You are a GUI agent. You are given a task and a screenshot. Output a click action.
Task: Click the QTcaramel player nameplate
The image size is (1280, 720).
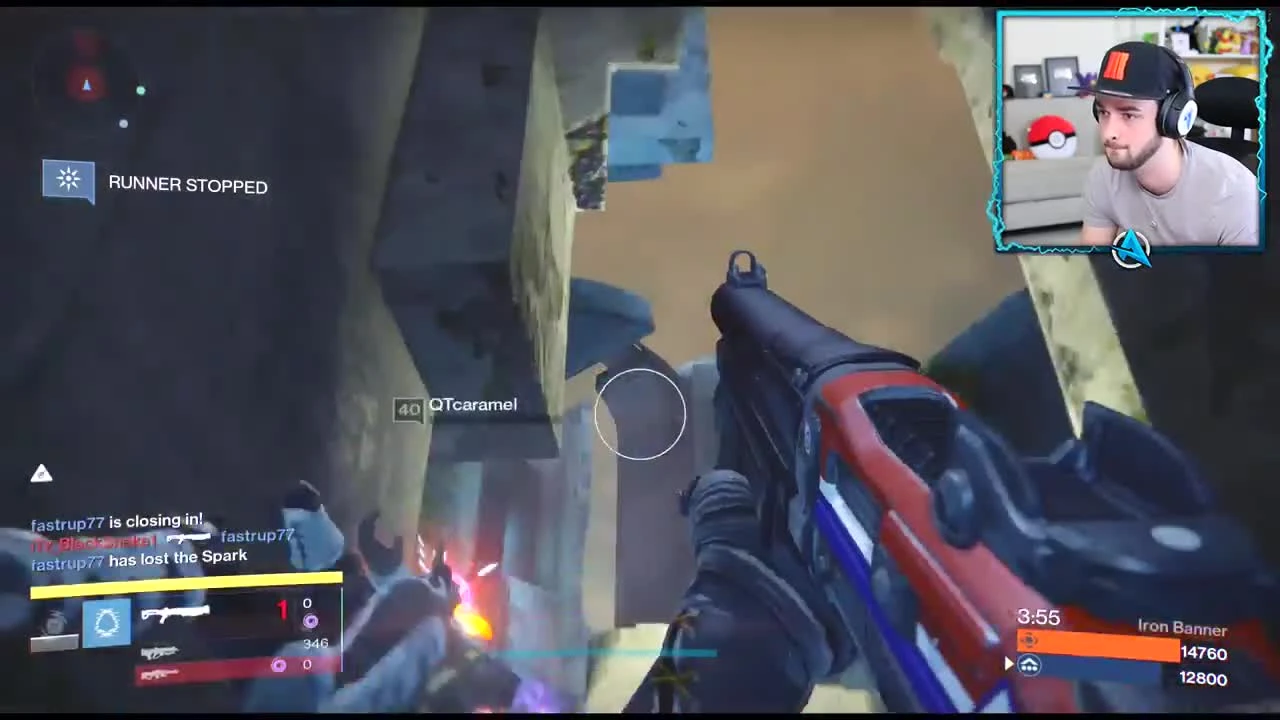coord(472,405)
